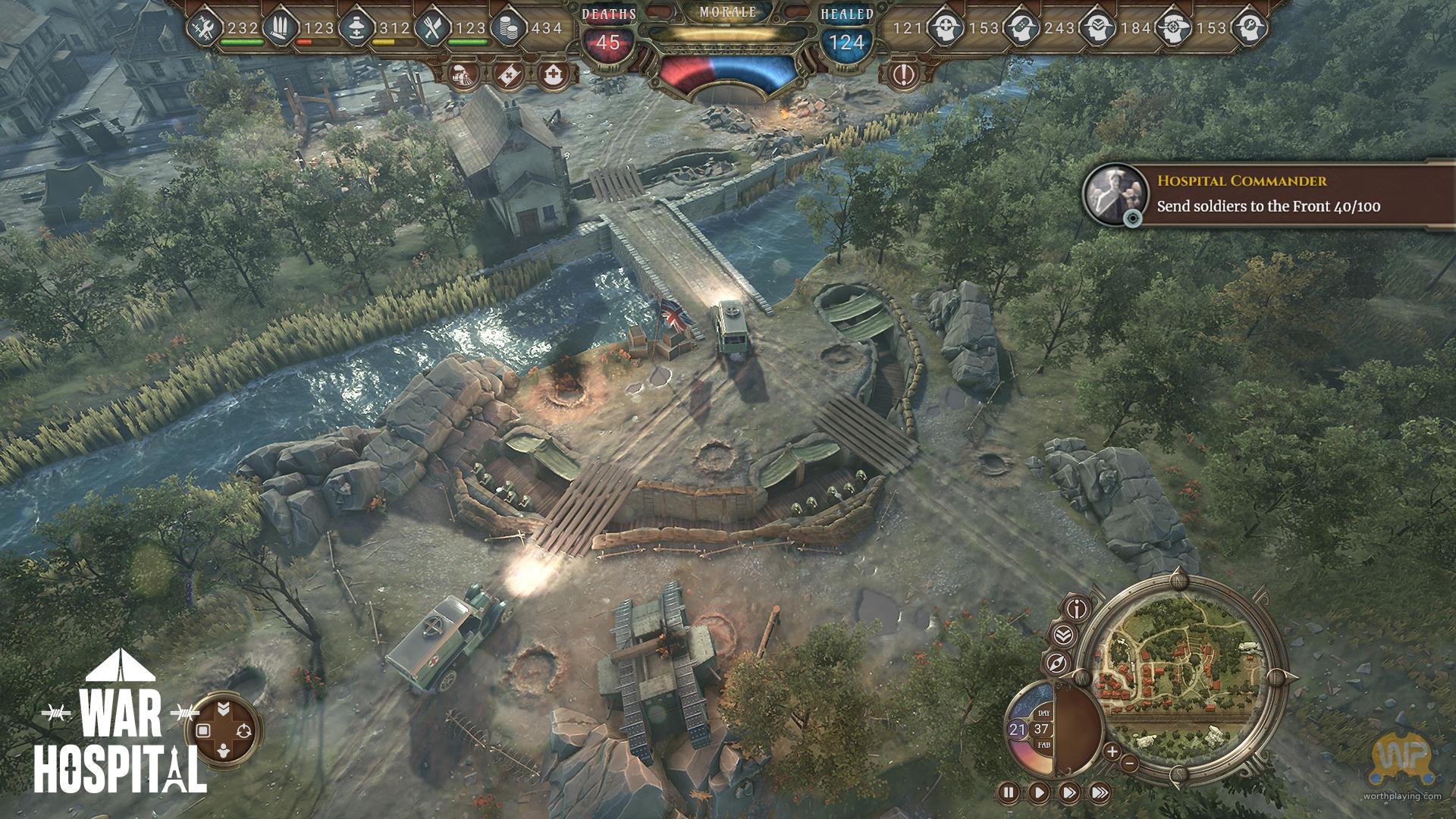Screen dimensions: 1456x819
Task: Click the double-chevron button beside the minimap
Action: coord(1062,635)
